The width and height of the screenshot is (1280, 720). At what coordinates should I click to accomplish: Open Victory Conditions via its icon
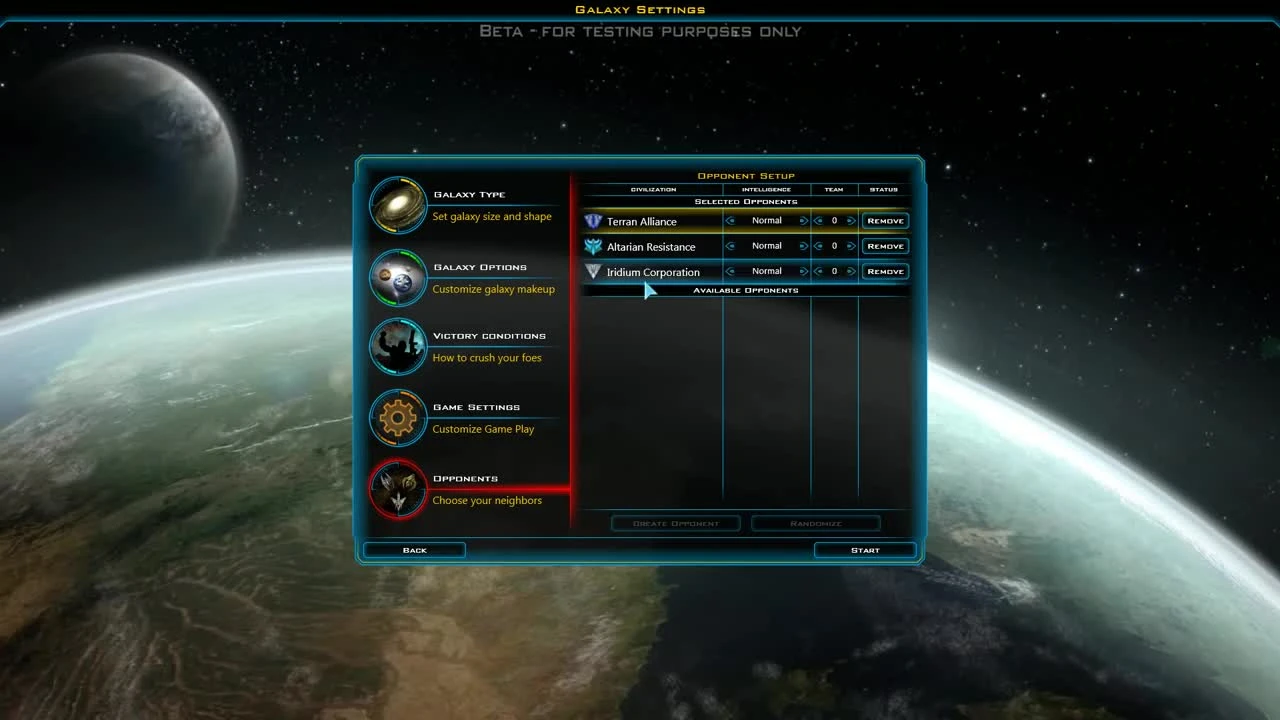coord(397,347)
